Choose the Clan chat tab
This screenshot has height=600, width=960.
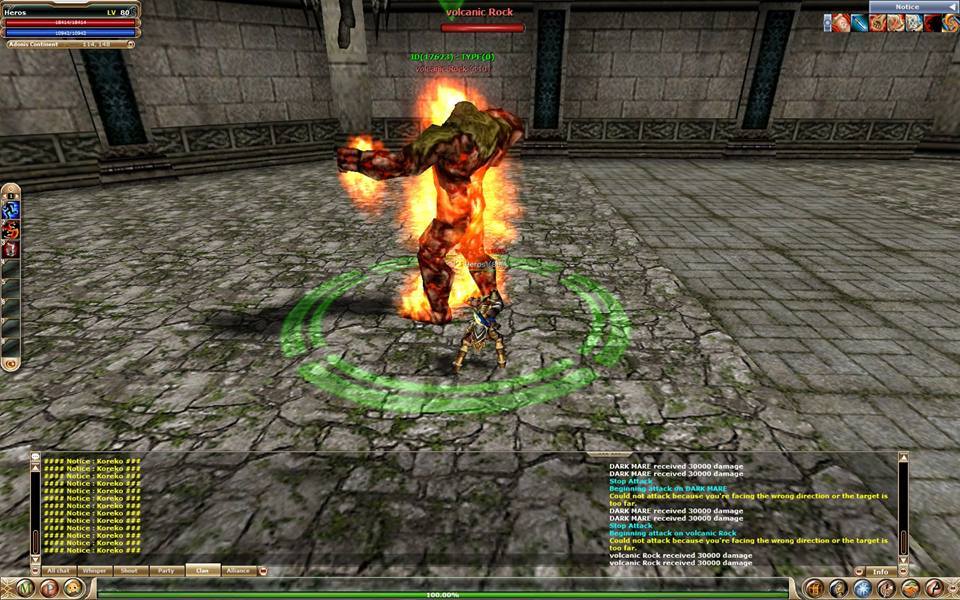click(202, 570)
